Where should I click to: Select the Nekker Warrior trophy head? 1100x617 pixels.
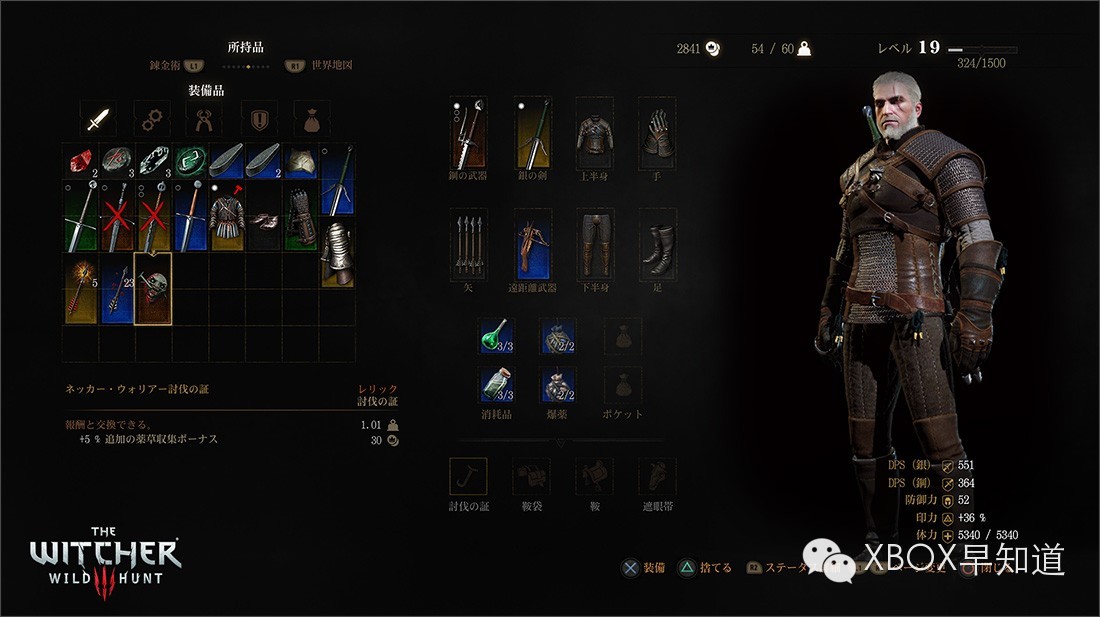click(x=153, y=288)
